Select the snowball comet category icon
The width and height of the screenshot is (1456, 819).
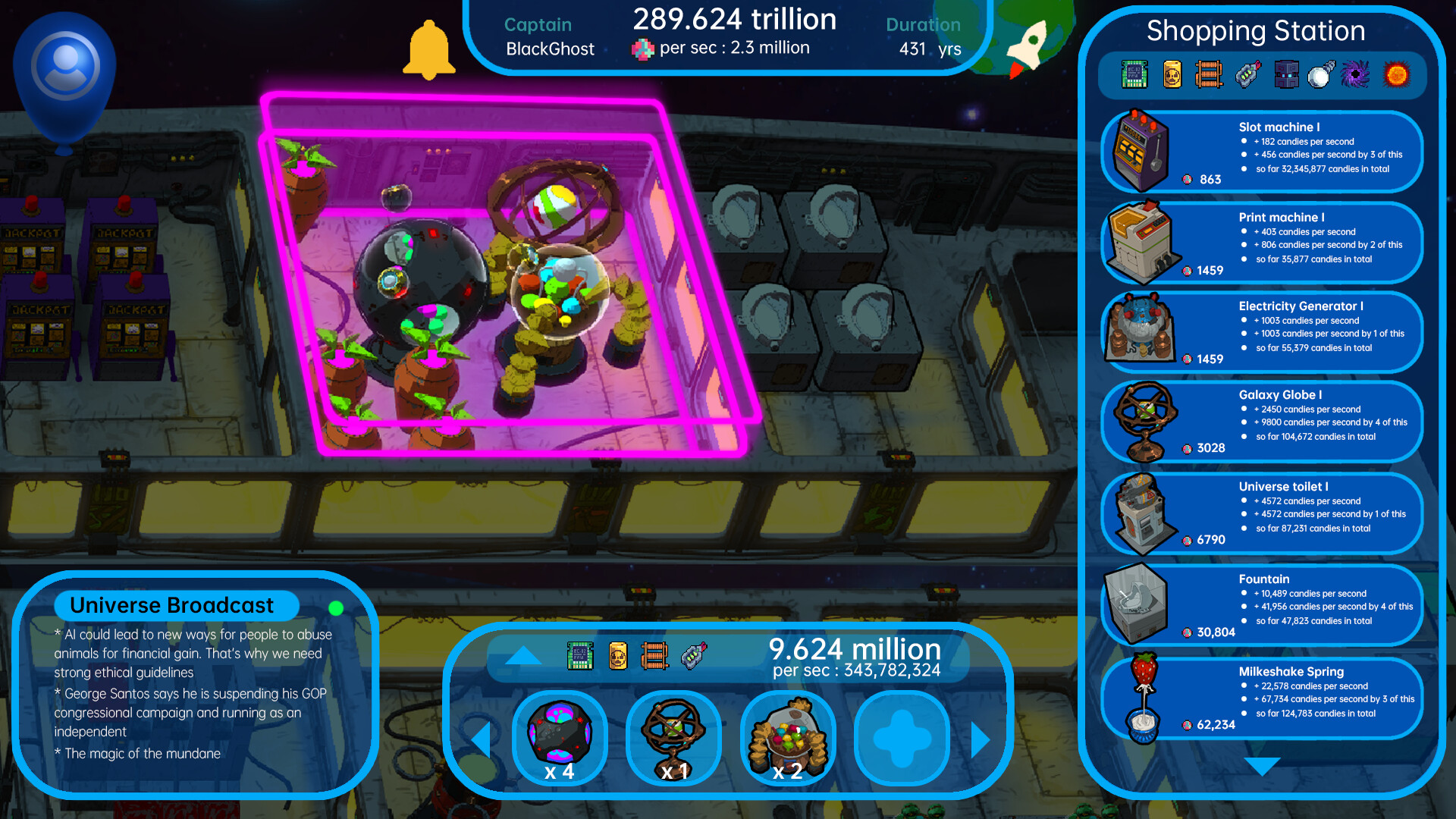pos(1319,75)
